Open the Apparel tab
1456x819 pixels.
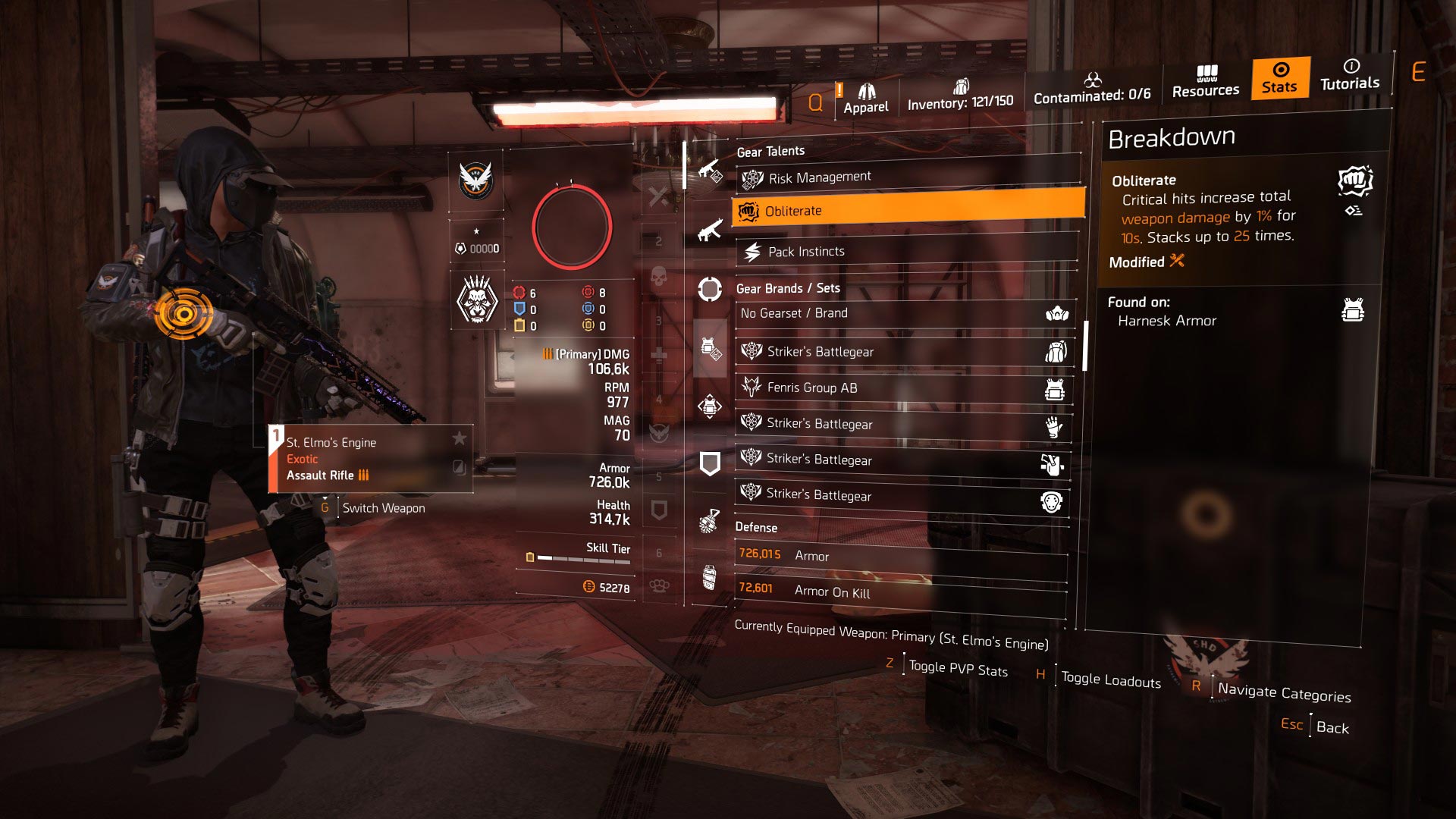point(865,99)
